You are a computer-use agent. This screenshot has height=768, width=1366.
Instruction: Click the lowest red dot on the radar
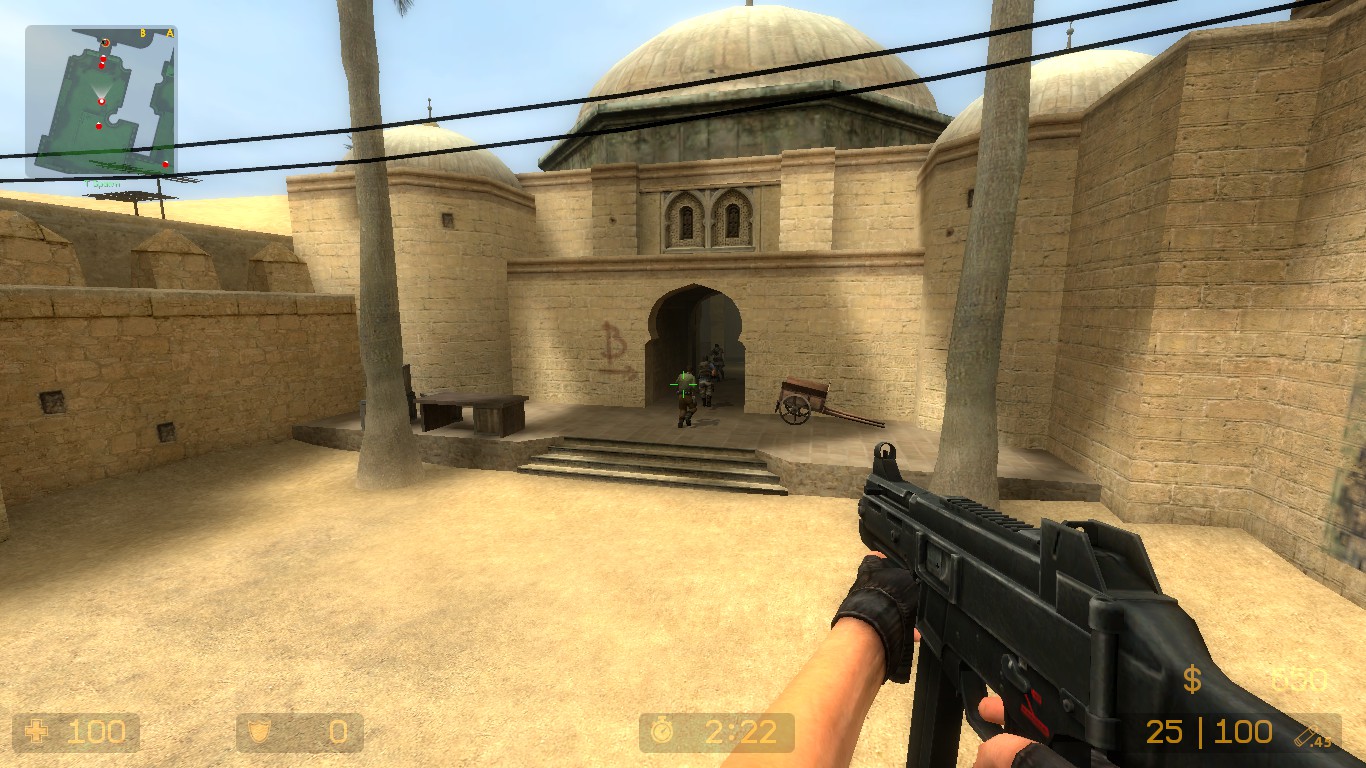point(165,165)
